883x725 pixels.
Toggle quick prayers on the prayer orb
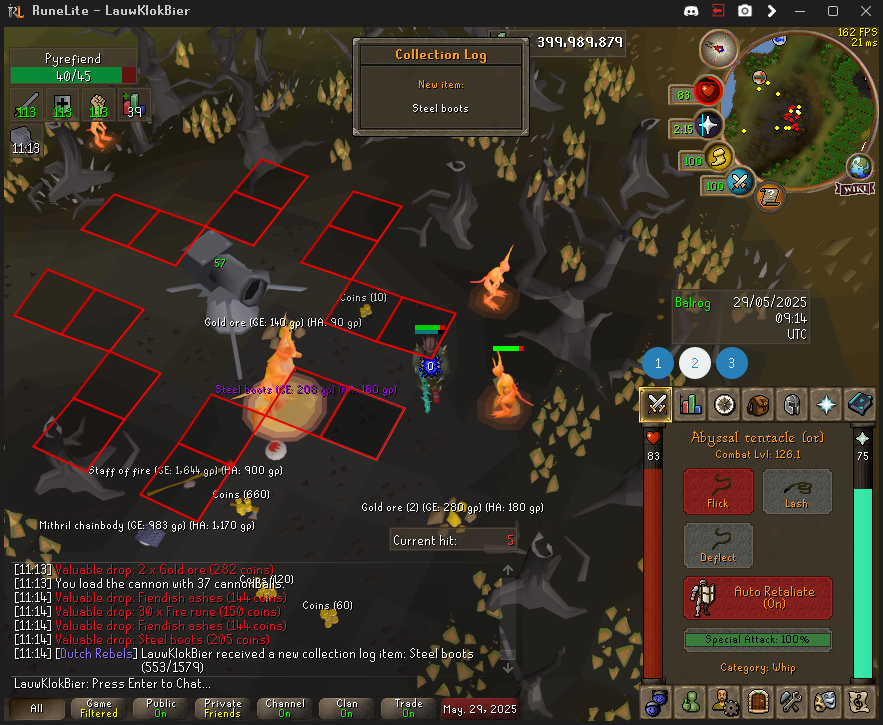click(x=707, y=125)
